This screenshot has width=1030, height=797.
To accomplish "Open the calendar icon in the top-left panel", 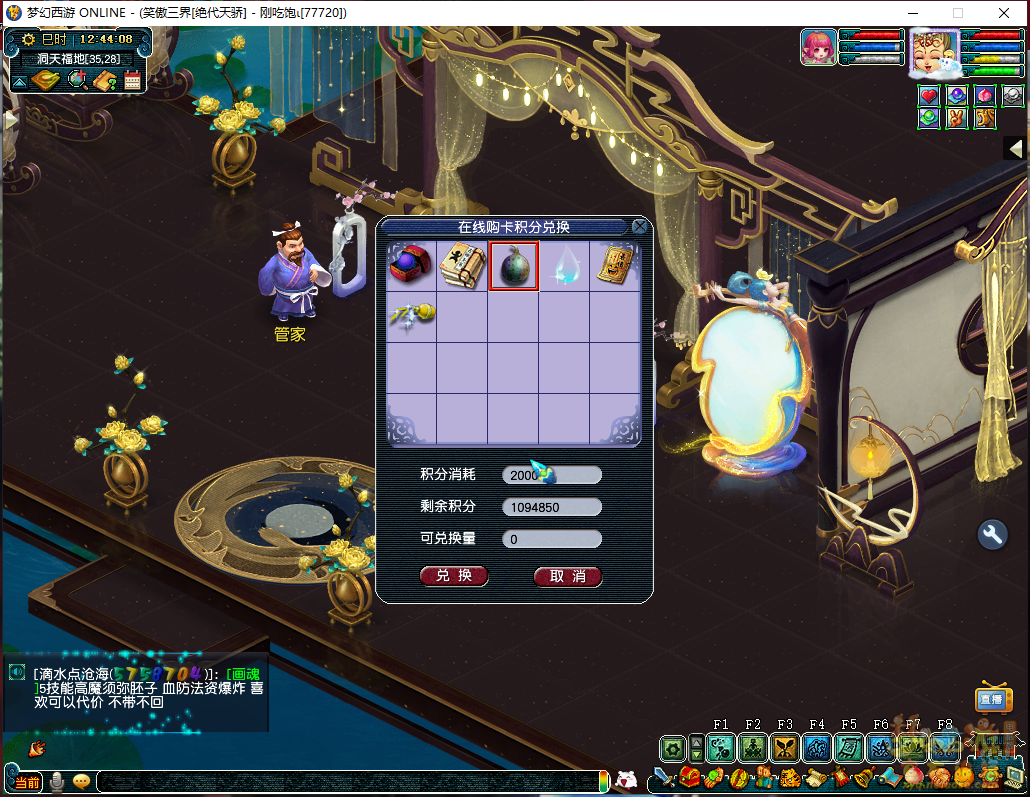I will click(x=134, y=80).
